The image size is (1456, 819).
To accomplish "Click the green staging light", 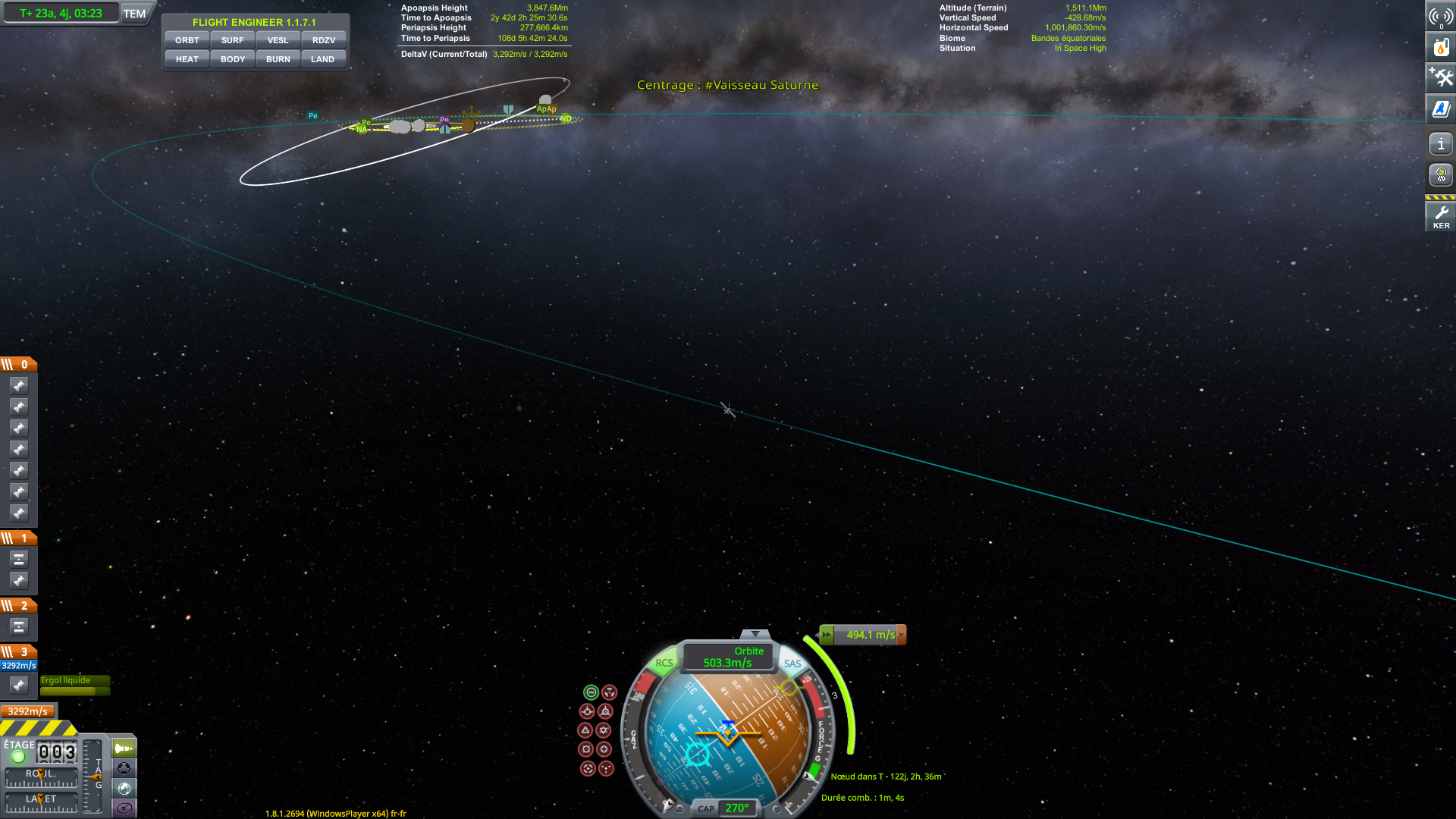I will coord(18,756).
